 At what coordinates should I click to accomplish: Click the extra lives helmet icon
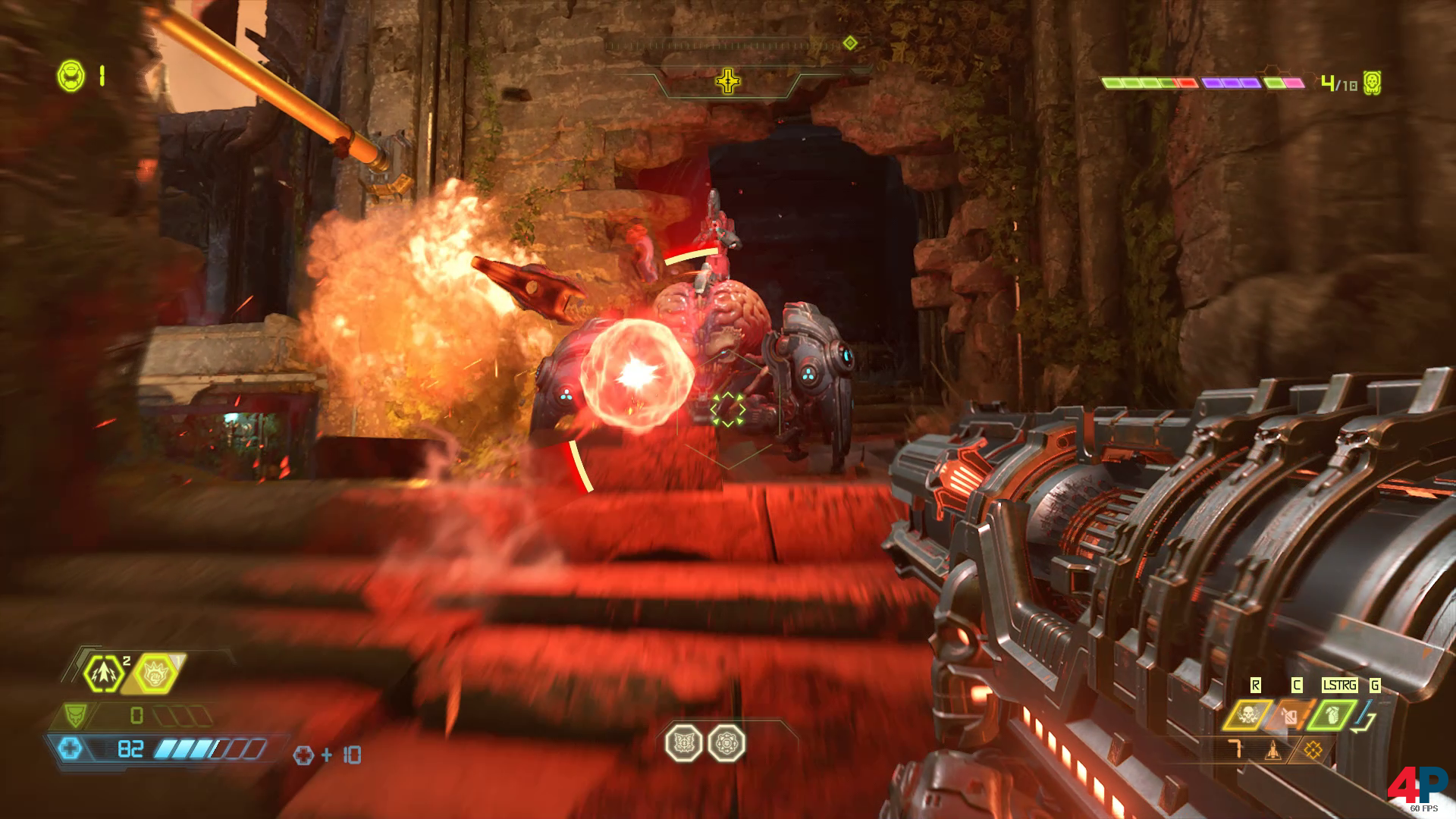pos(71,75)
